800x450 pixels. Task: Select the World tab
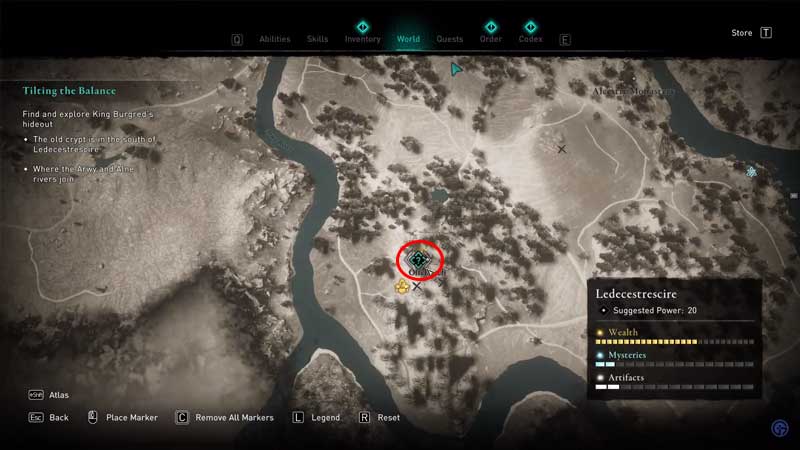coord(408,40)
